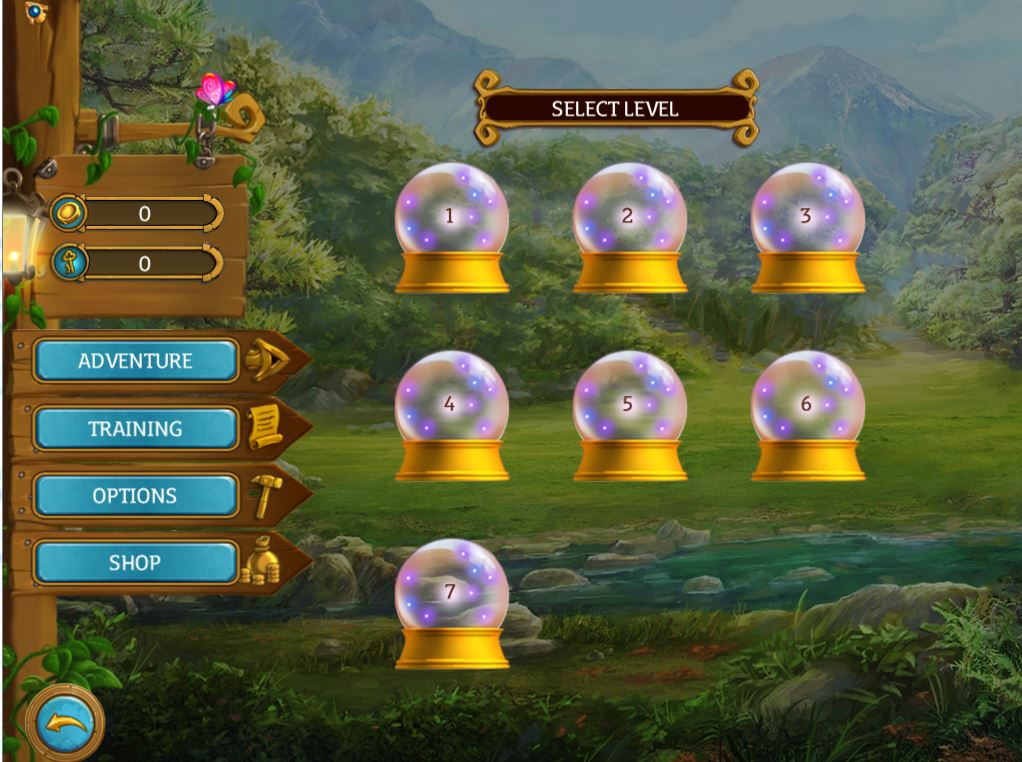1022x762 pixels.
Task: Select the Training menu button
Action: click(136, 429)
